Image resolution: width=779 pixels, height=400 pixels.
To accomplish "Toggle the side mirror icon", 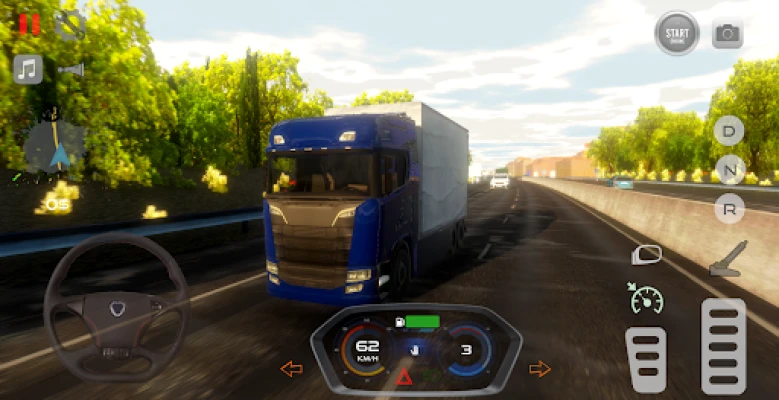I will tap(647, 255).
